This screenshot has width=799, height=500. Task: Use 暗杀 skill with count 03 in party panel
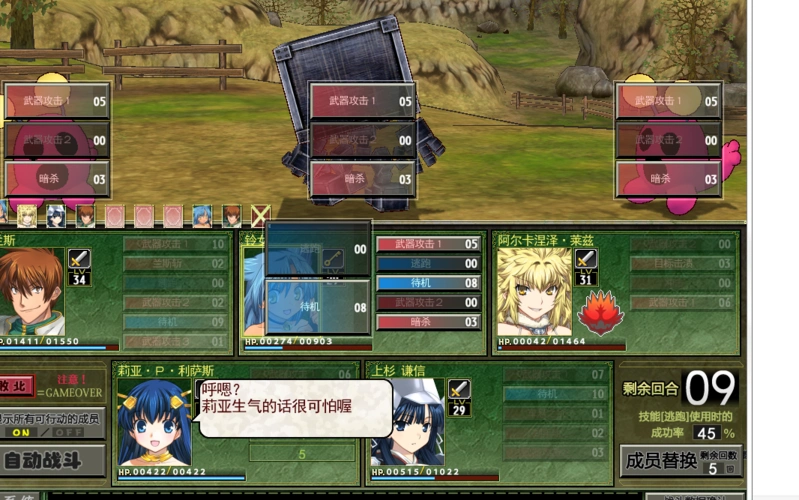click(428, 322)
